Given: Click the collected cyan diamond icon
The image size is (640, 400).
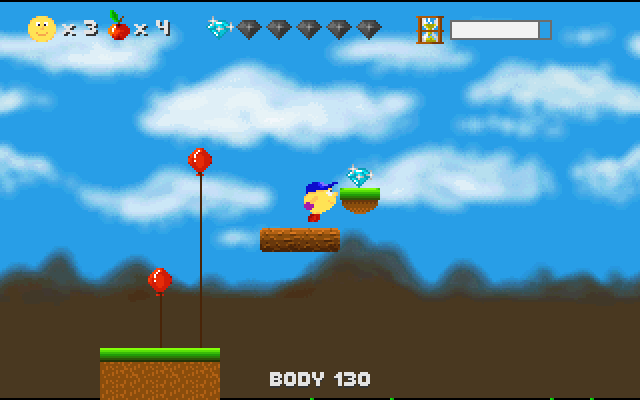Looking at the screenshot, I should (219, 28).
